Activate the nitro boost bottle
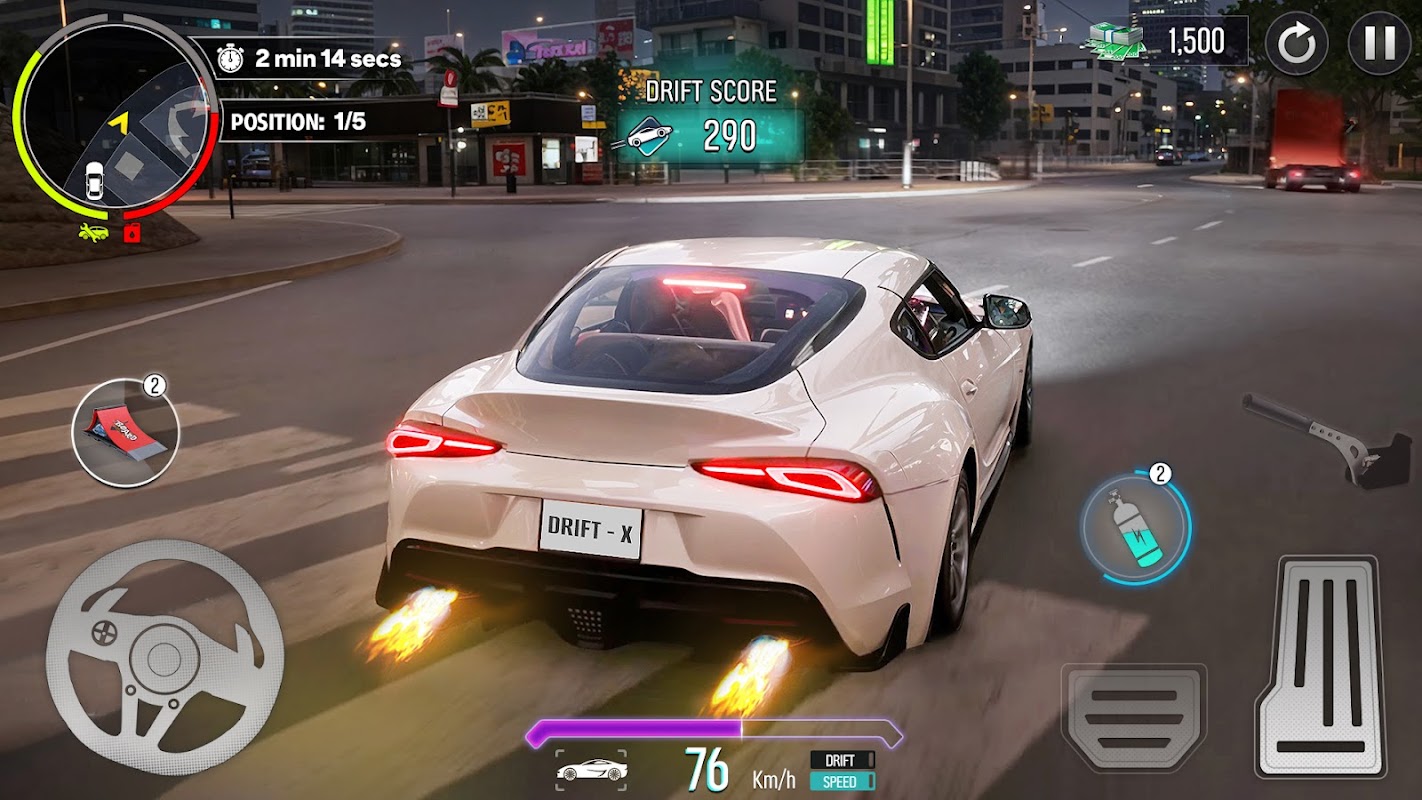 [1135, 525]
